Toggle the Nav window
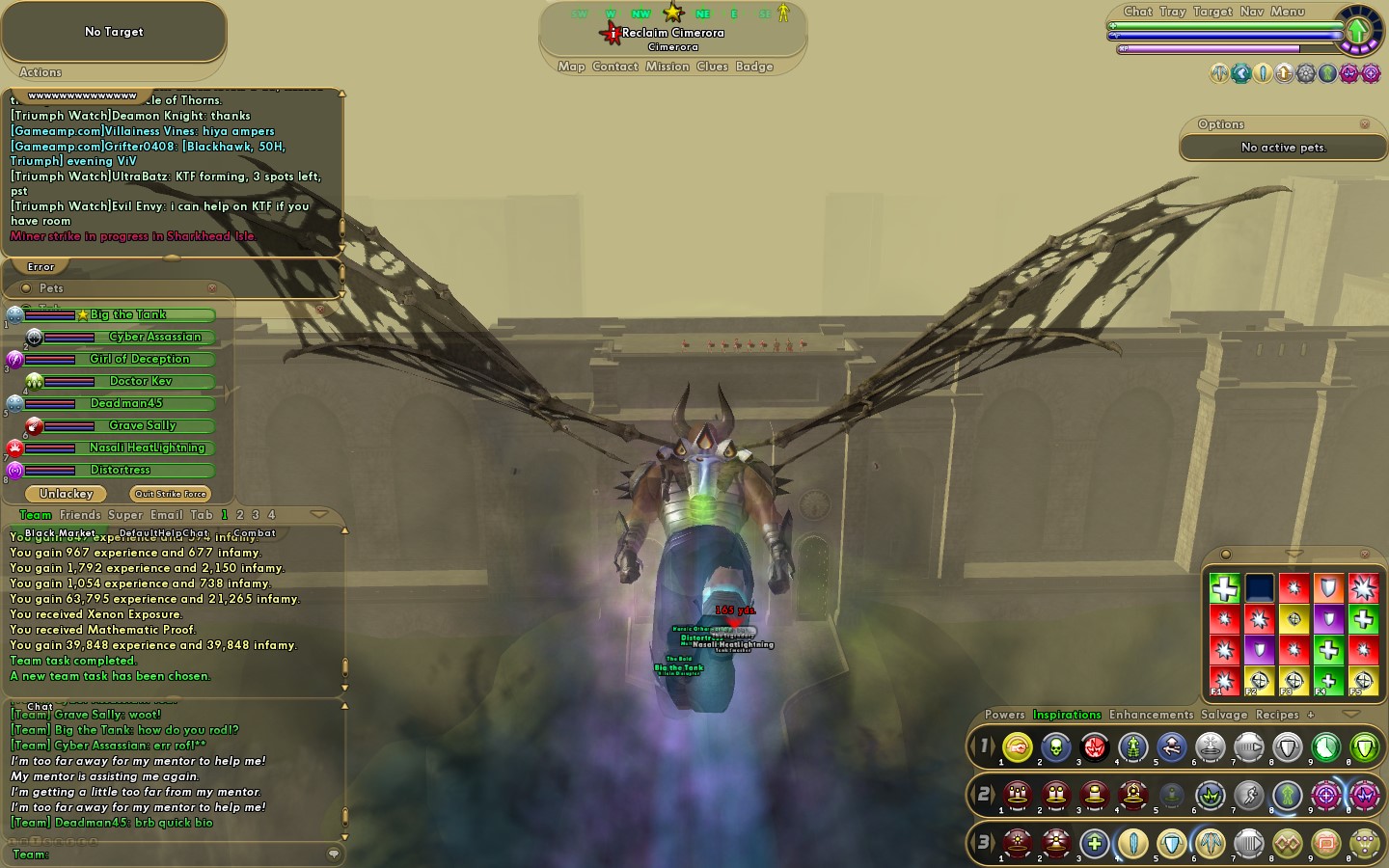This screenshot has width=1389, height=868. coord(1251,12)
